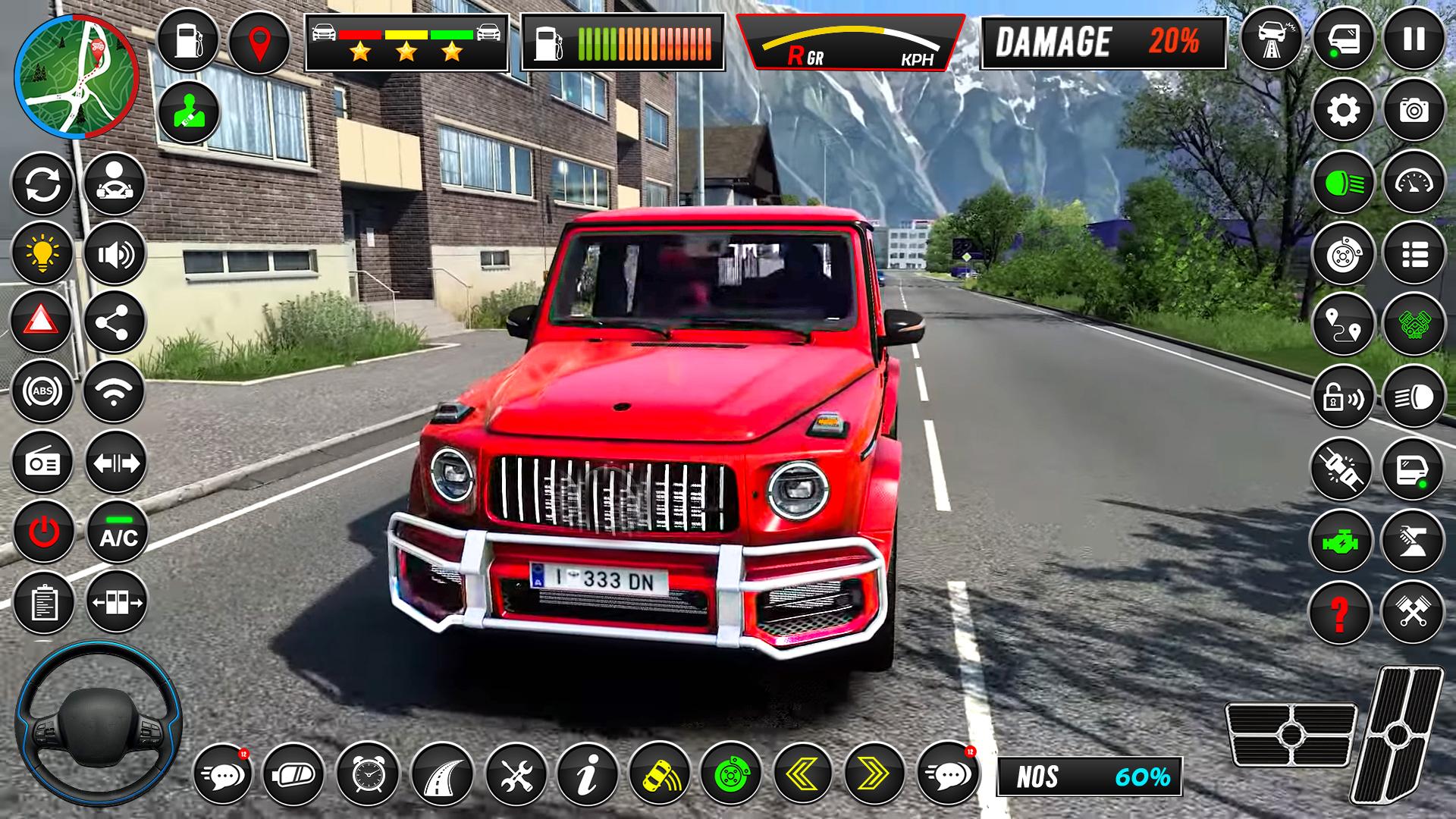This screenshot has width=1456, height=819.
Task: Click the alarm clock icon
Action: 368,773
